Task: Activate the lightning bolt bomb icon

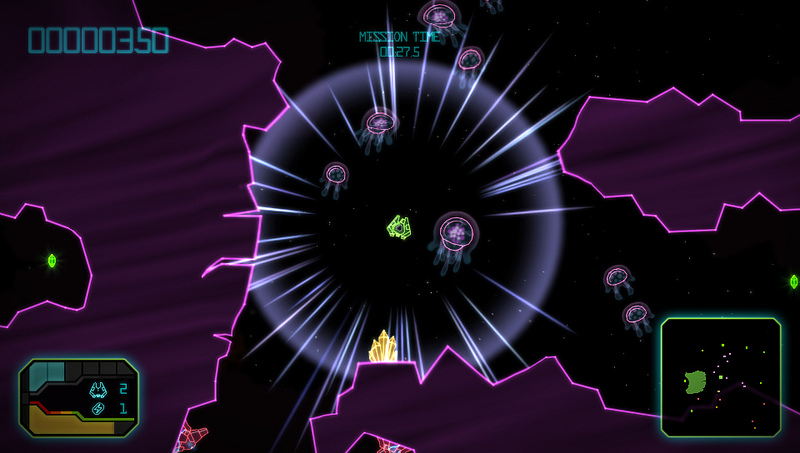Action: [x=99, y=408]
